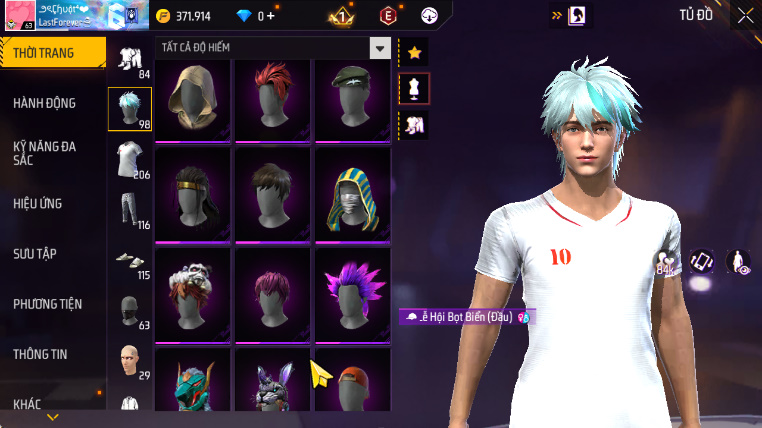The image size is (762, 428).
Task: Open the pants category
Action: 127,209
